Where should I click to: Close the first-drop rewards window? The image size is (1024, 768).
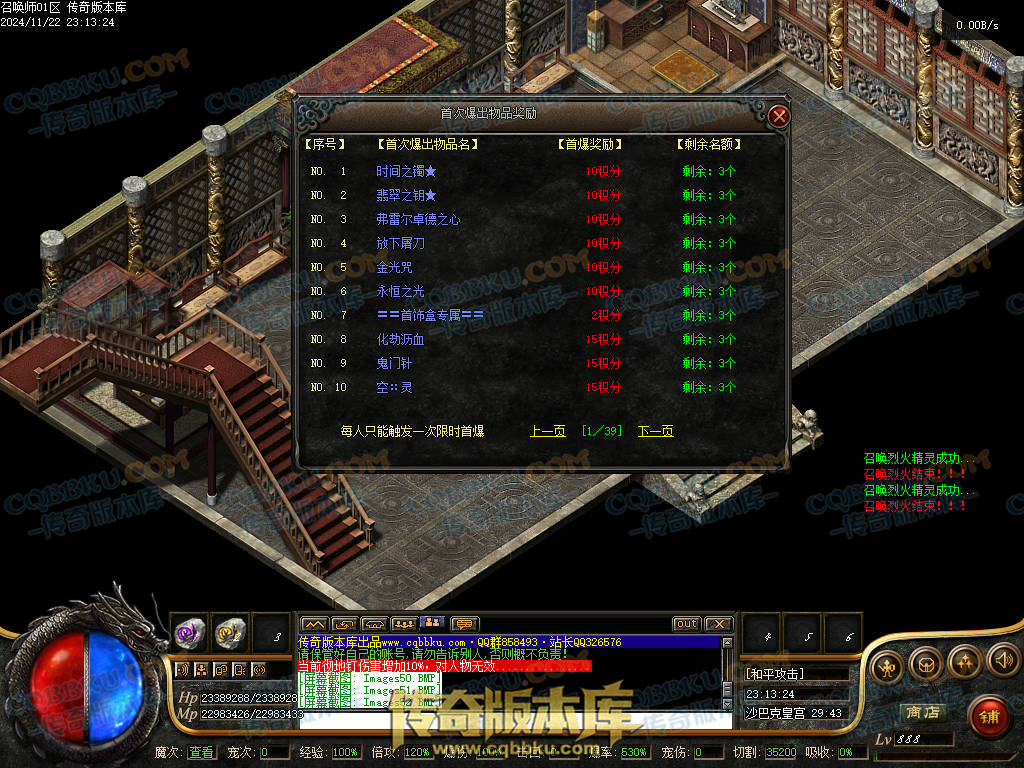779,116
